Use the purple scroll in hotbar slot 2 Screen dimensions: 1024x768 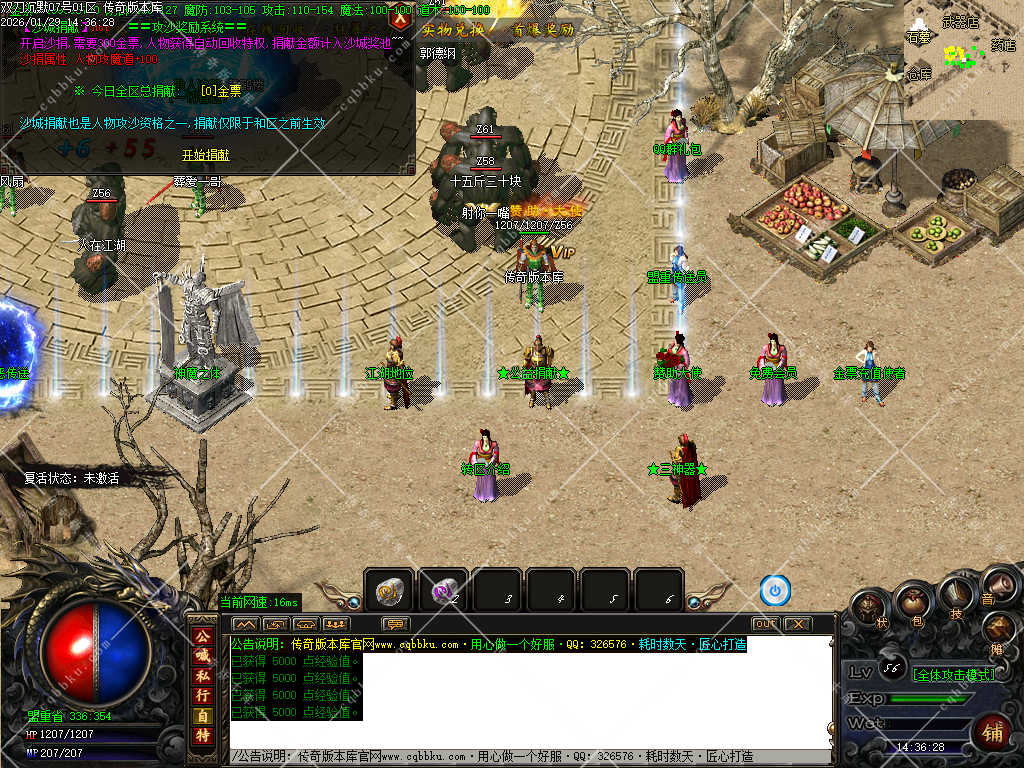442,592
